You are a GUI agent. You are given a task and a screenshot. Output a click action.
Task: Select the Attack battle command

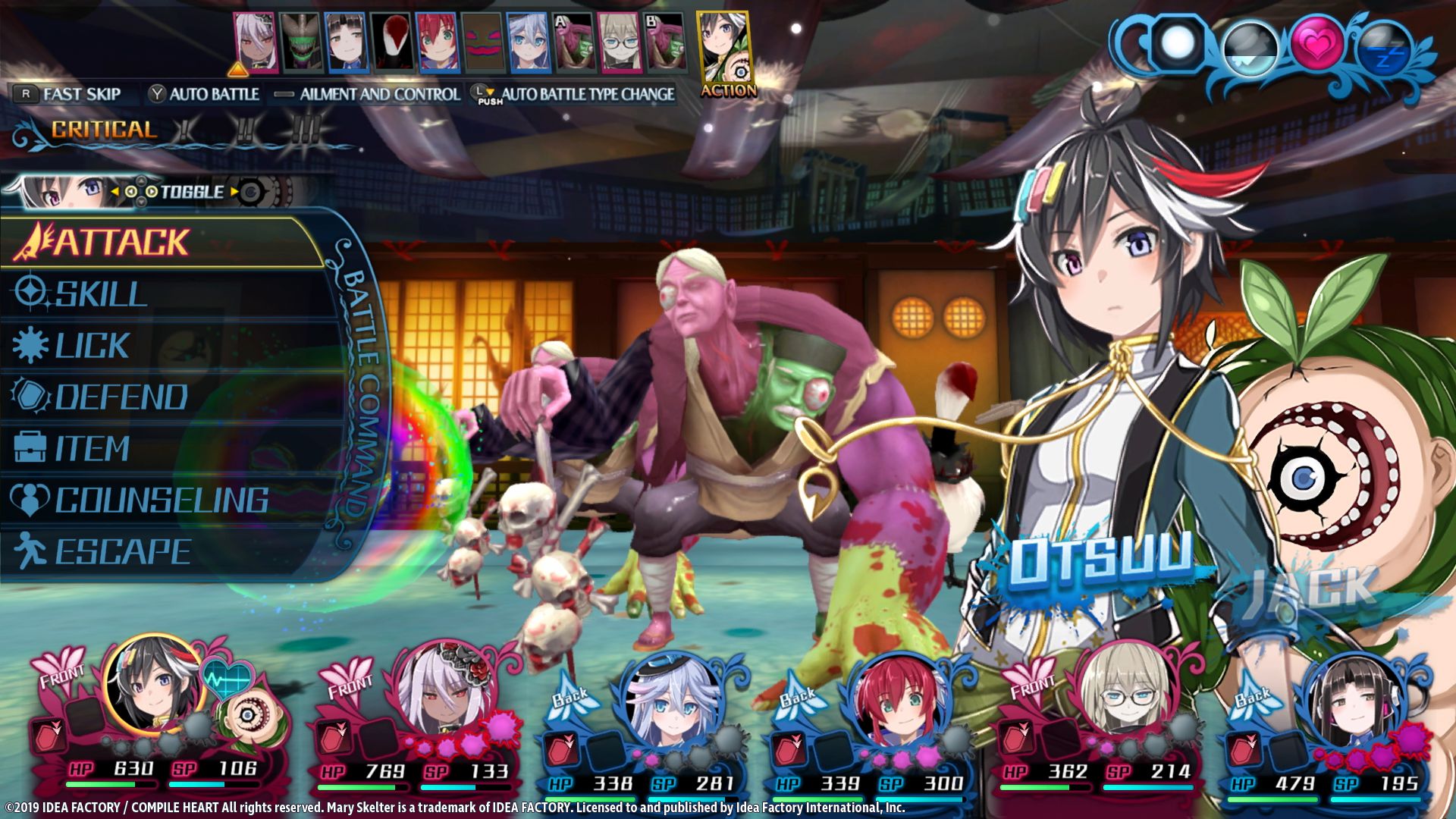pyautogui.click(x=121, y=243)
